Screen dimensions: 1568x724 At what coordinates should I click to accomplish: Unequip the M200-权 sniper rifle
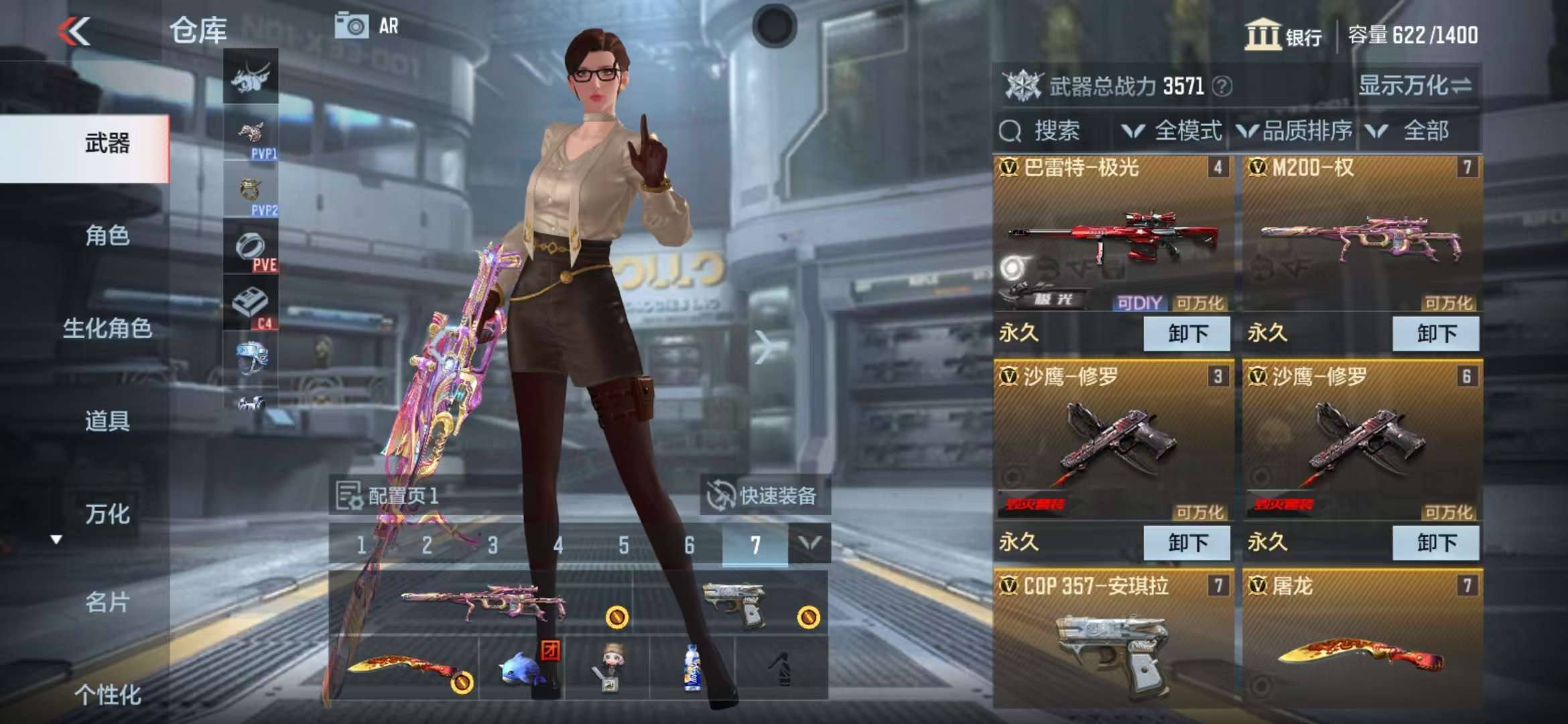tap(1435, 334)
